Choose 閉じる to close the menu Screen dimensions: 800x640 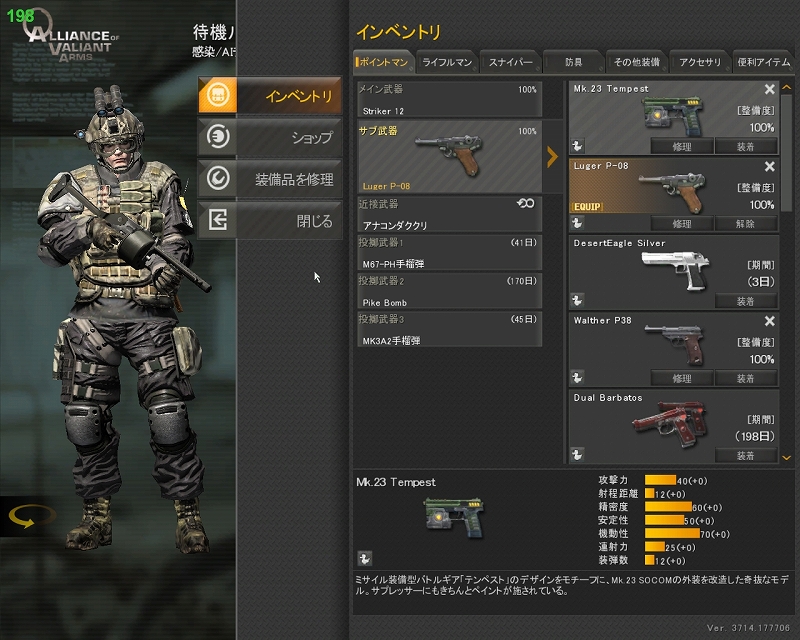(266, 221)
